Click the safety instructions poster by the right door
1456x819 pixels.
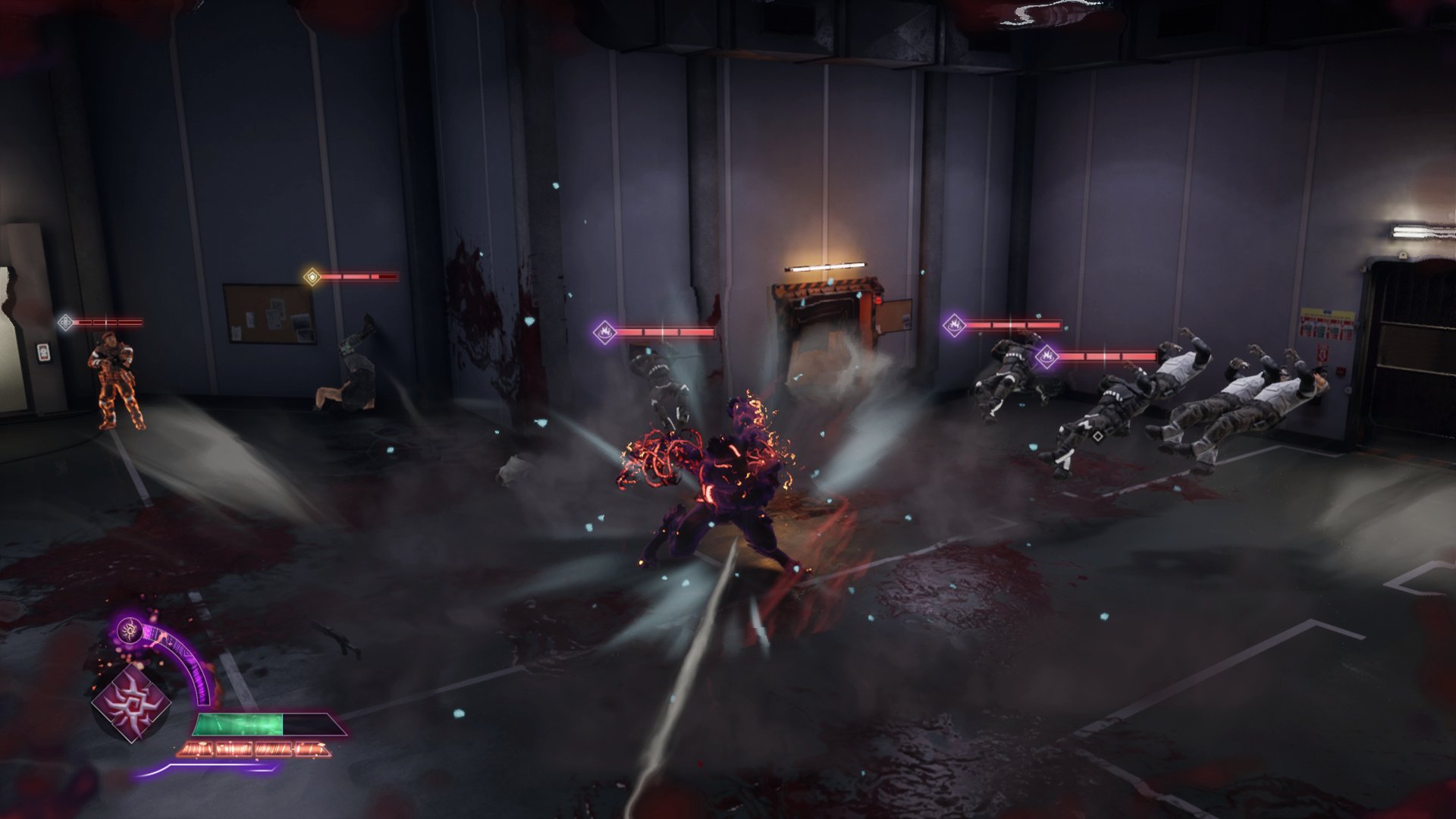[1327, 323]
